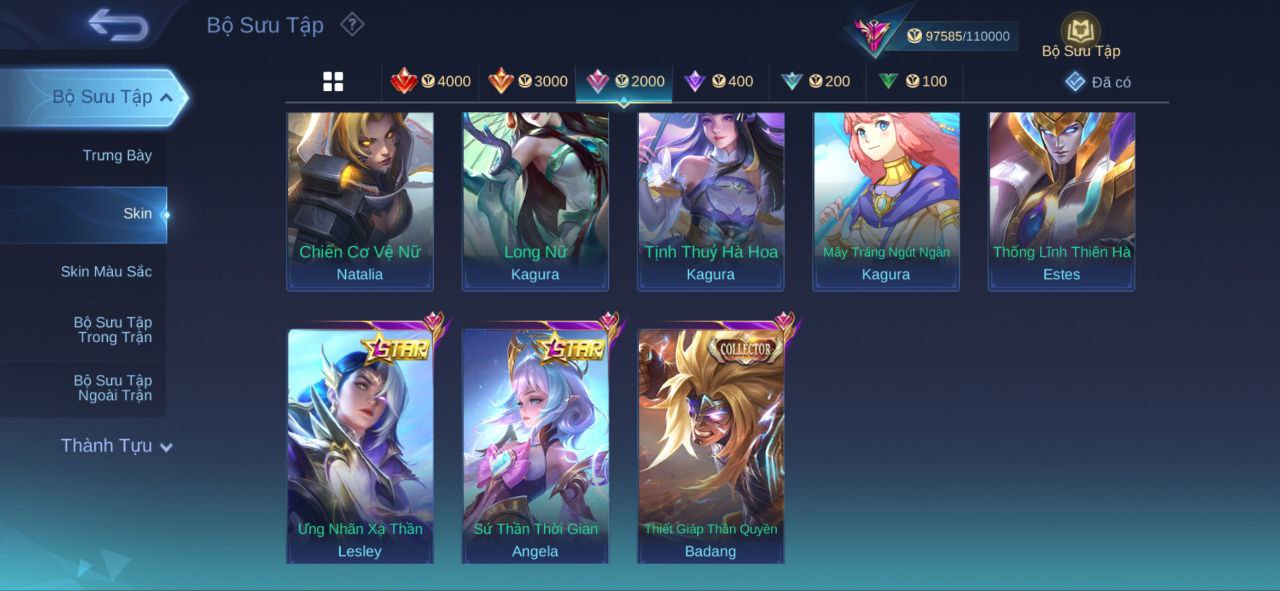Screen dimensions: 1280x591
Task: Expand the Thành Tựu section
Action: click(116, 446)
